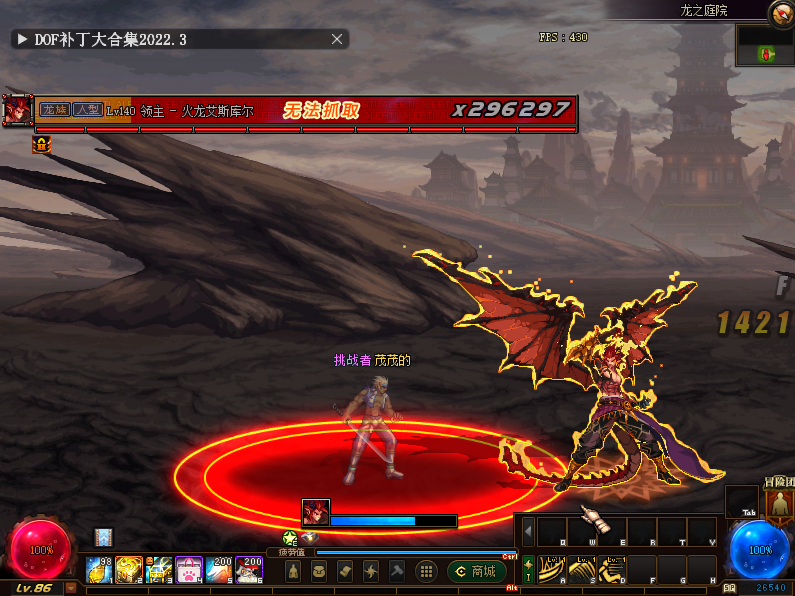This screenshot has width=795, height=596.
Task: Use the blue-orange consumable in slot 5
Action: point(219,570)
